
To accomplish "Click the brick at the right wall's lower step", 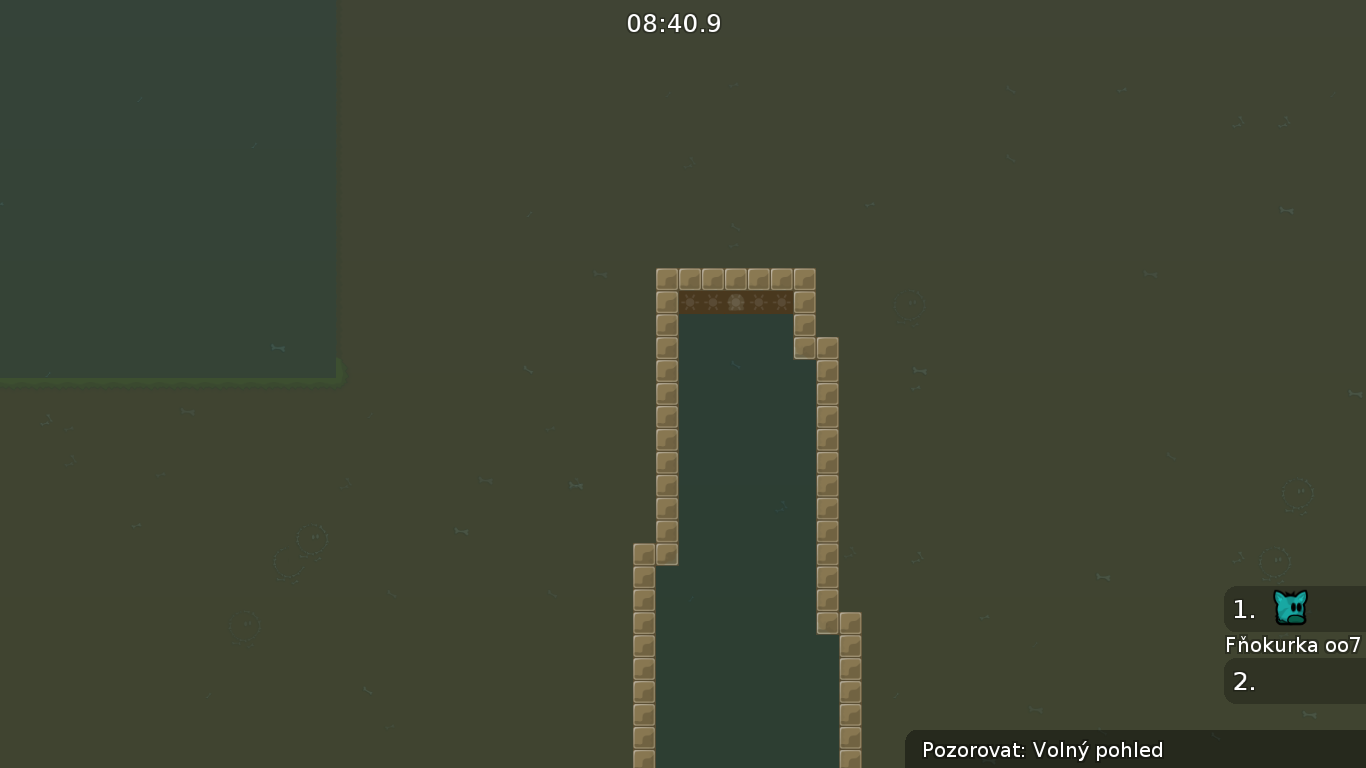I will coord(851,621).
